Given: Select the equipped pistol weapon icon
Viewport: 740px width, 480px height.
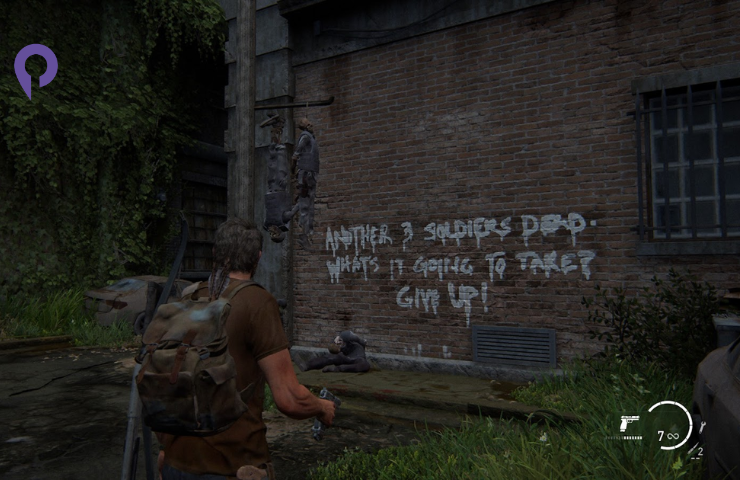Looking at the screenshot, I should click(632, 425).
